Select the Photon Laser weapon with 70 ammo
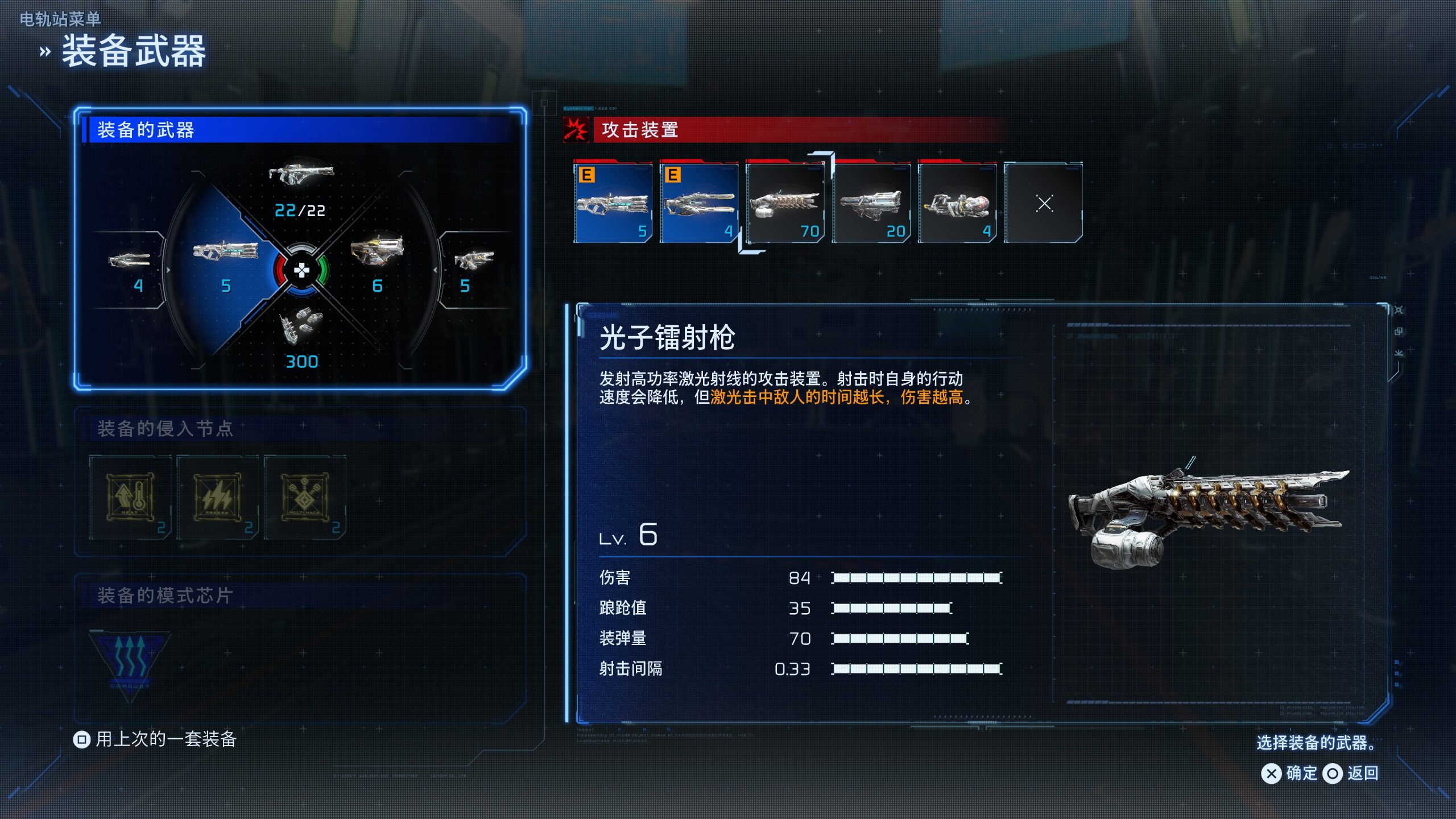The height and width of the screenshot is (819, 1456). click(785, 203)
